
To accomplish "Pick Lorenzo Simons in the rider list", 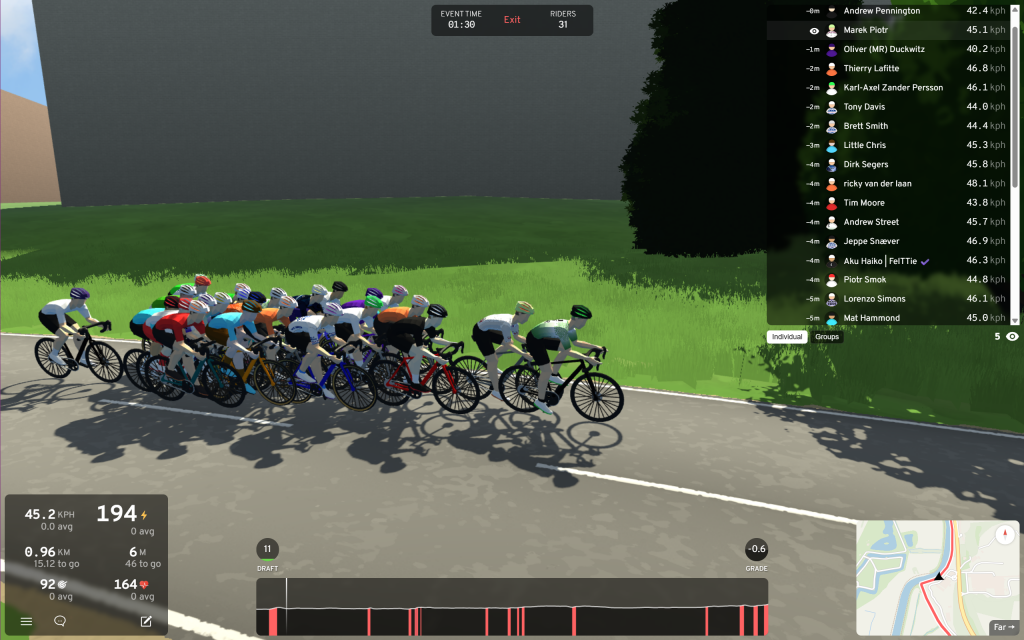I will [874, 299].
